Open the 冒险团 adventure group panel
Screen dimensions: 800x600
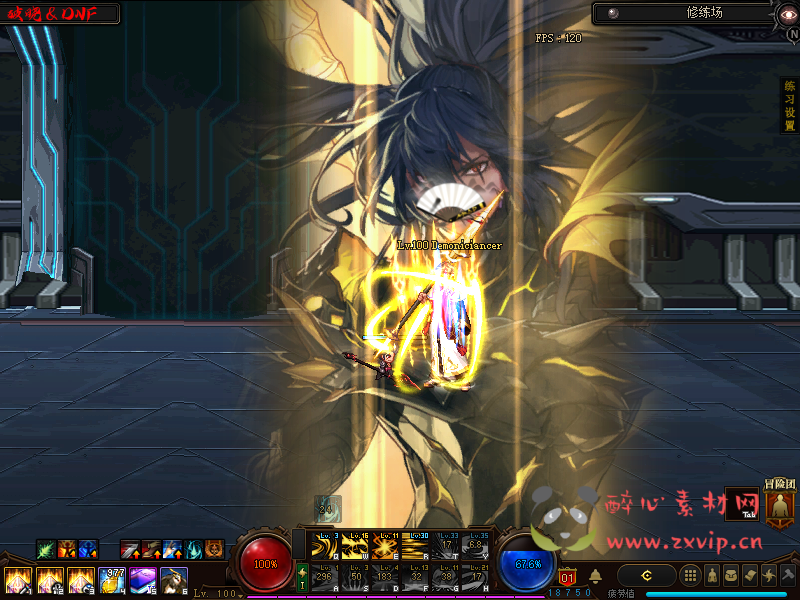779,505
